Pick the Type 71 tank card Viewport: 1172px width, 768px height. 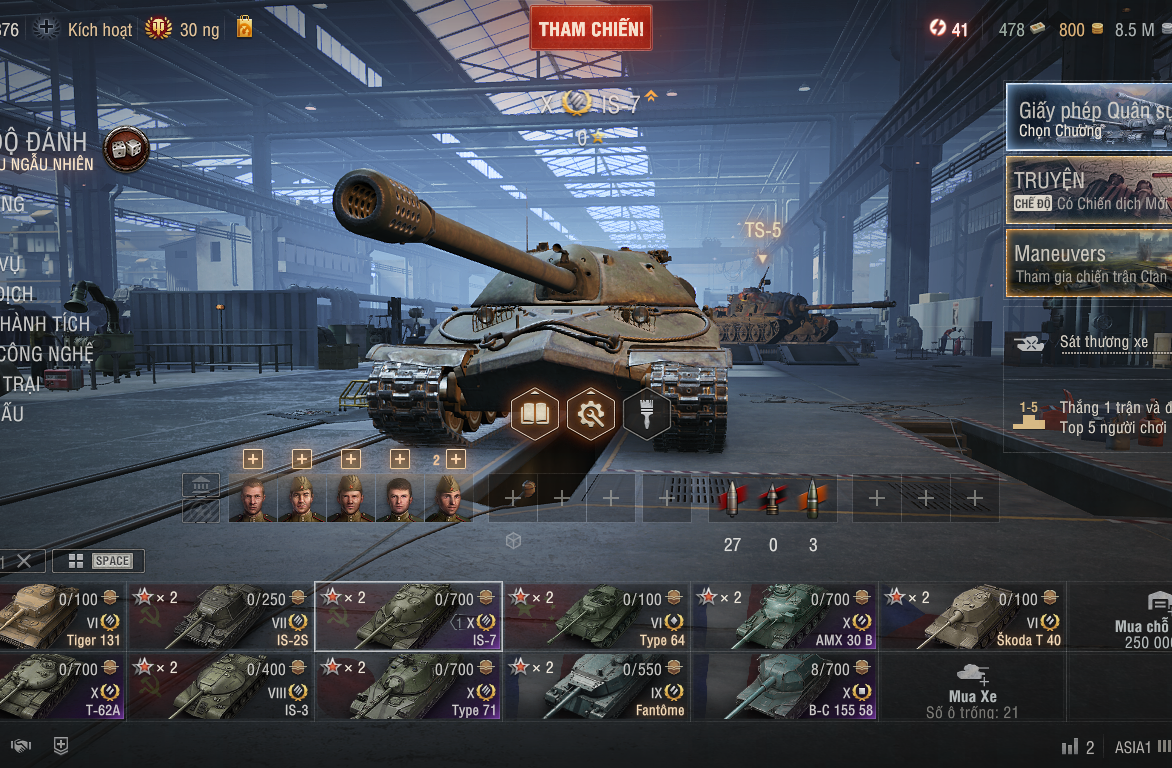click(x=408, y=686)
